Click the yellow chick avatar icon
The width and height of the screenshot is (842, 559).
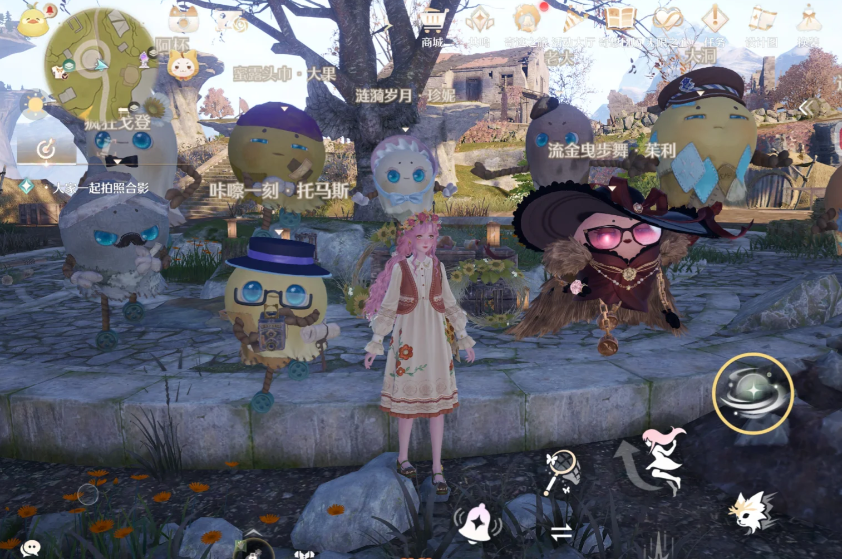point(32,20)
